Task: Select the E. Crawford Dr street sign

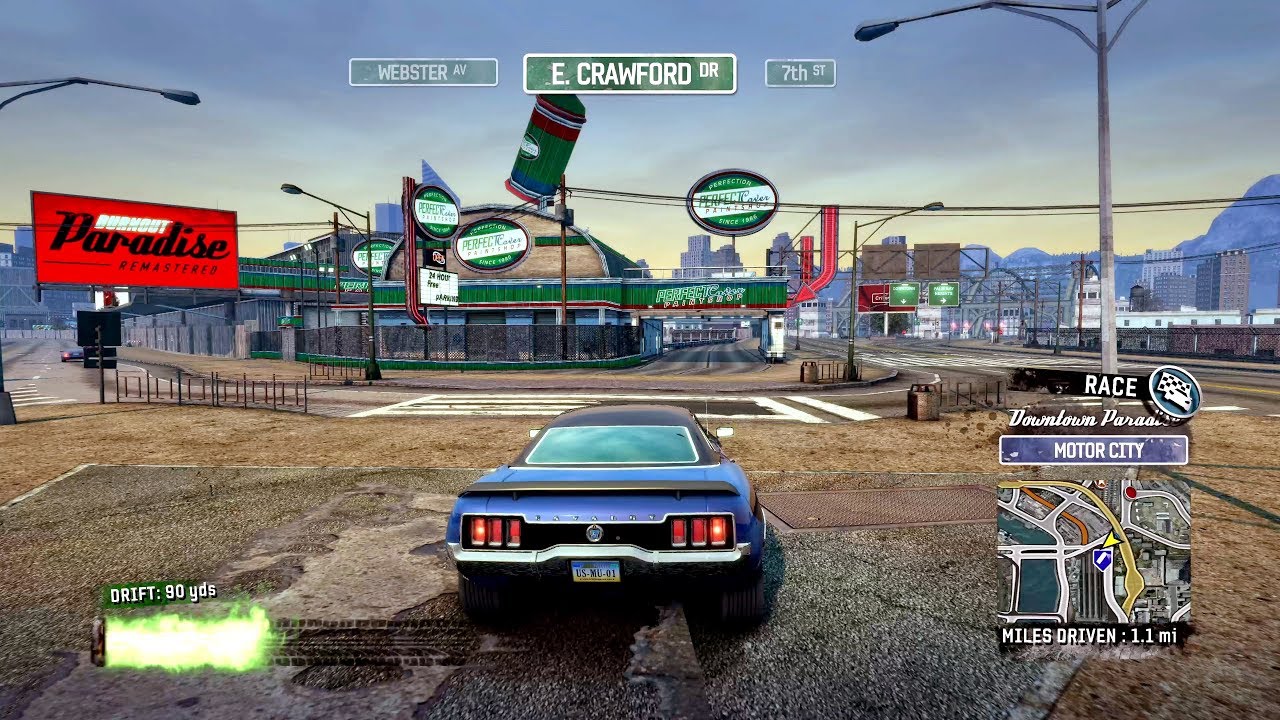Action: (629, 74)
